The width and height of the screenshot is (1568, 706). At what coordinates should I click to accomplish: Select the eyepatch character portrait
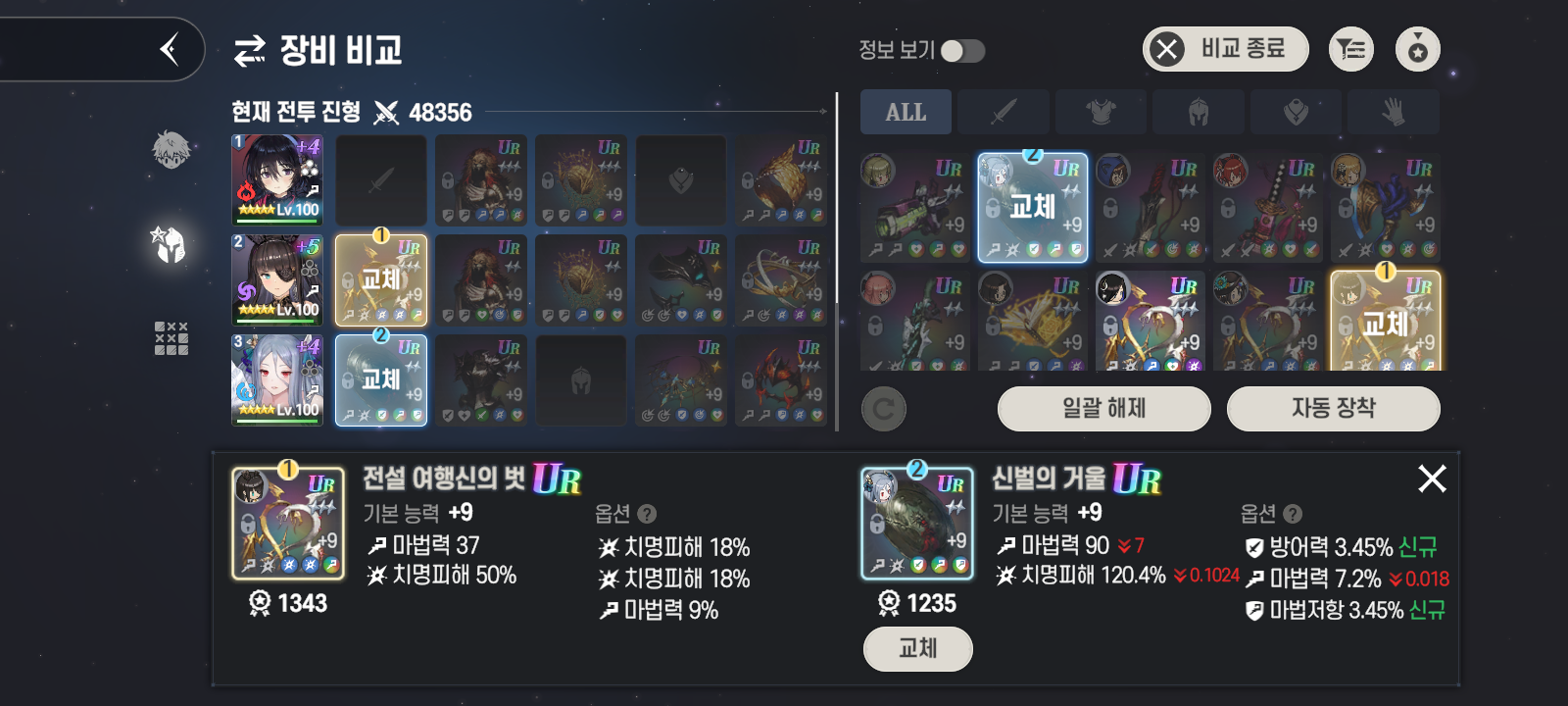point(277,279)
